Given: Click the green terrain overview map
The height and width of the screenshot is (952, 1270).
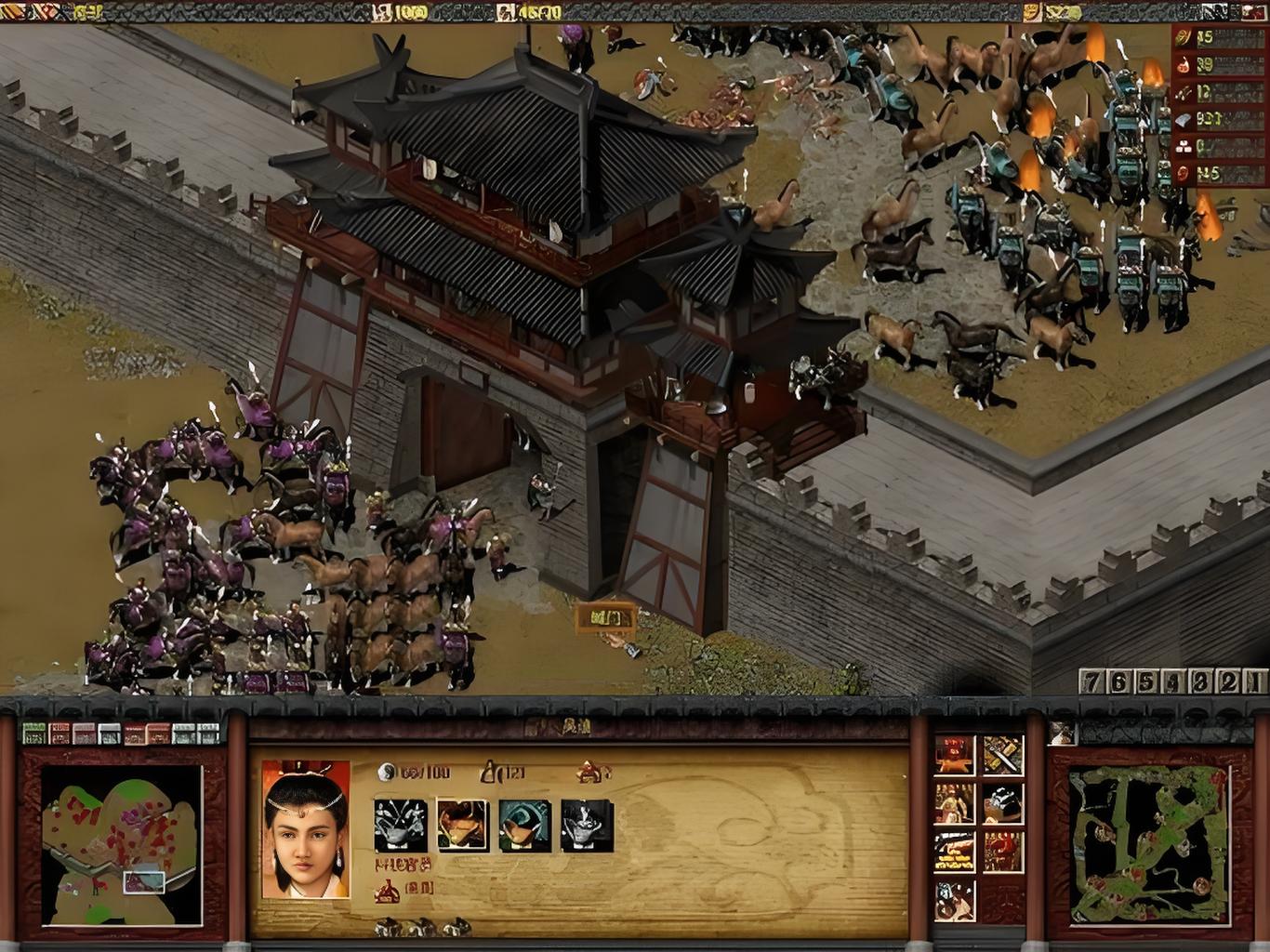Looking at the screenshot, I should click(x=1149, y=846).
